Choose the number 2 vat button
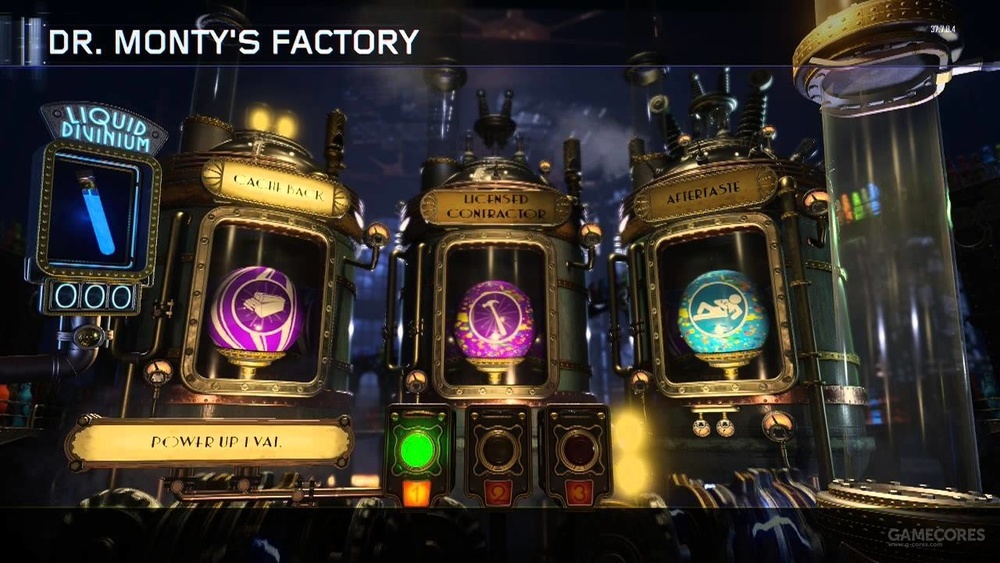Screen dimensions: 1000x563 (497, 452)
